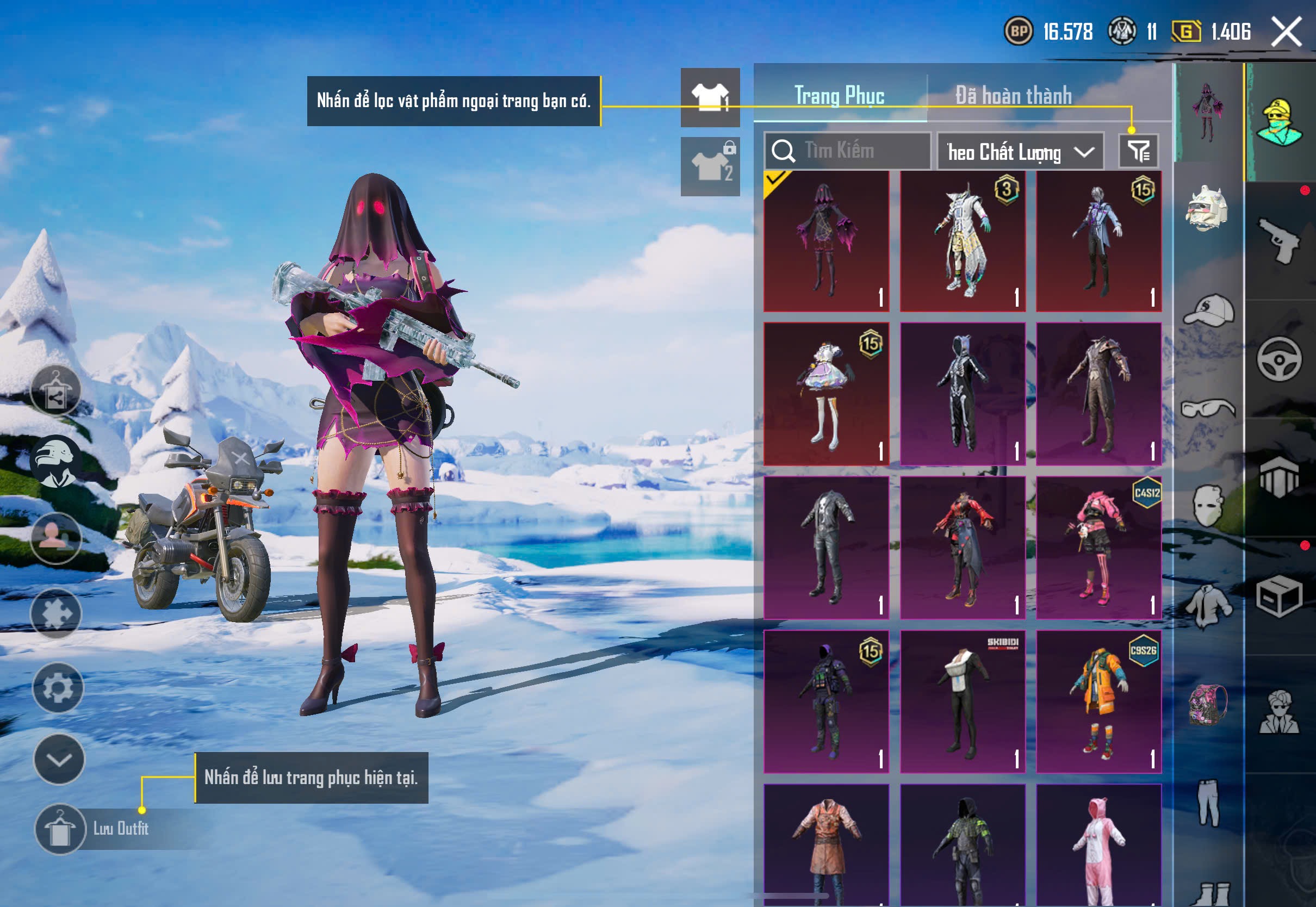1316x907 pixels.
Task: Close the inventory screen with the X
Action: point(1286,31)
